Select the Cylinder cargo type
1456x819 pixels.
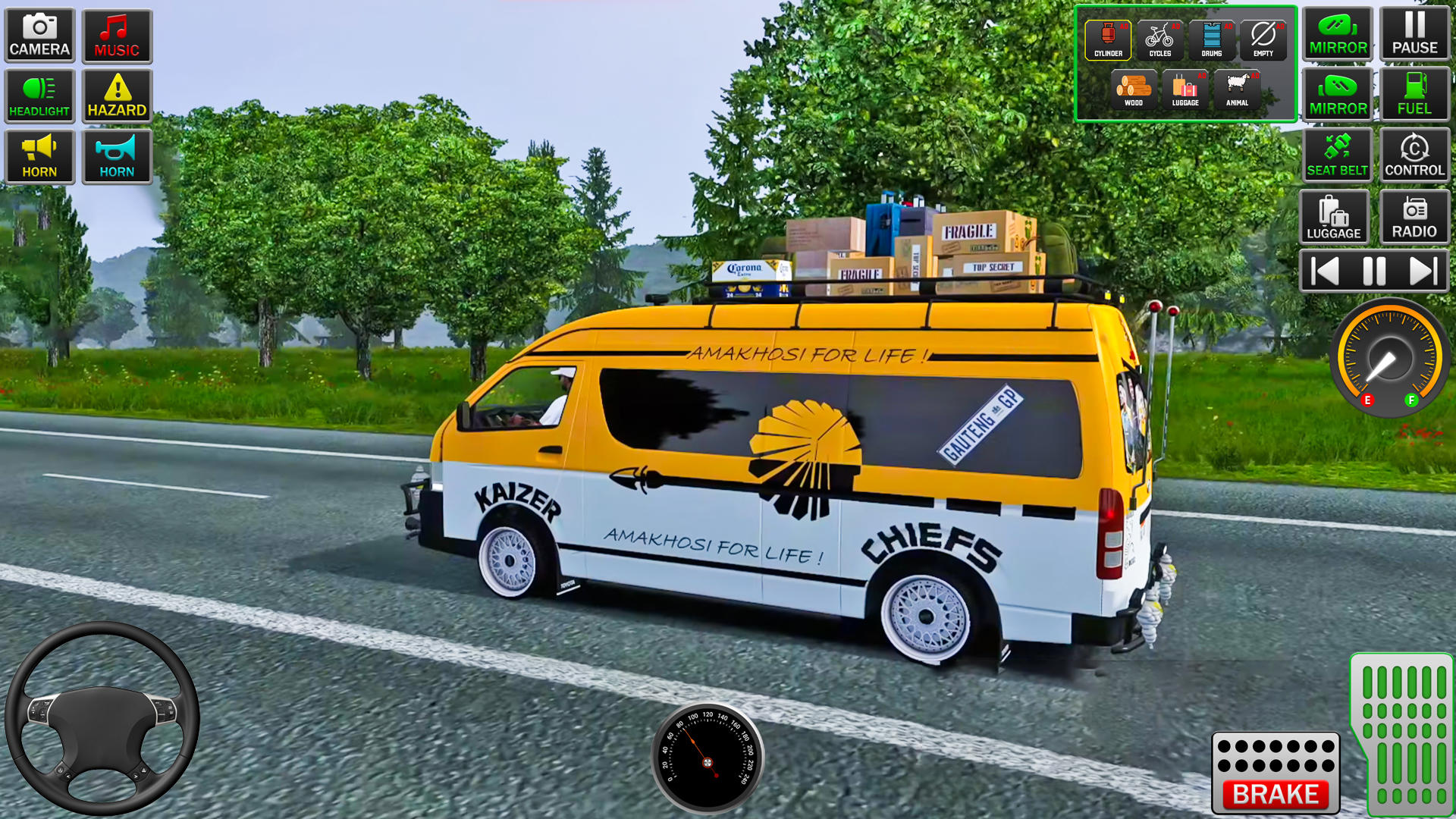pos(1107,38)
